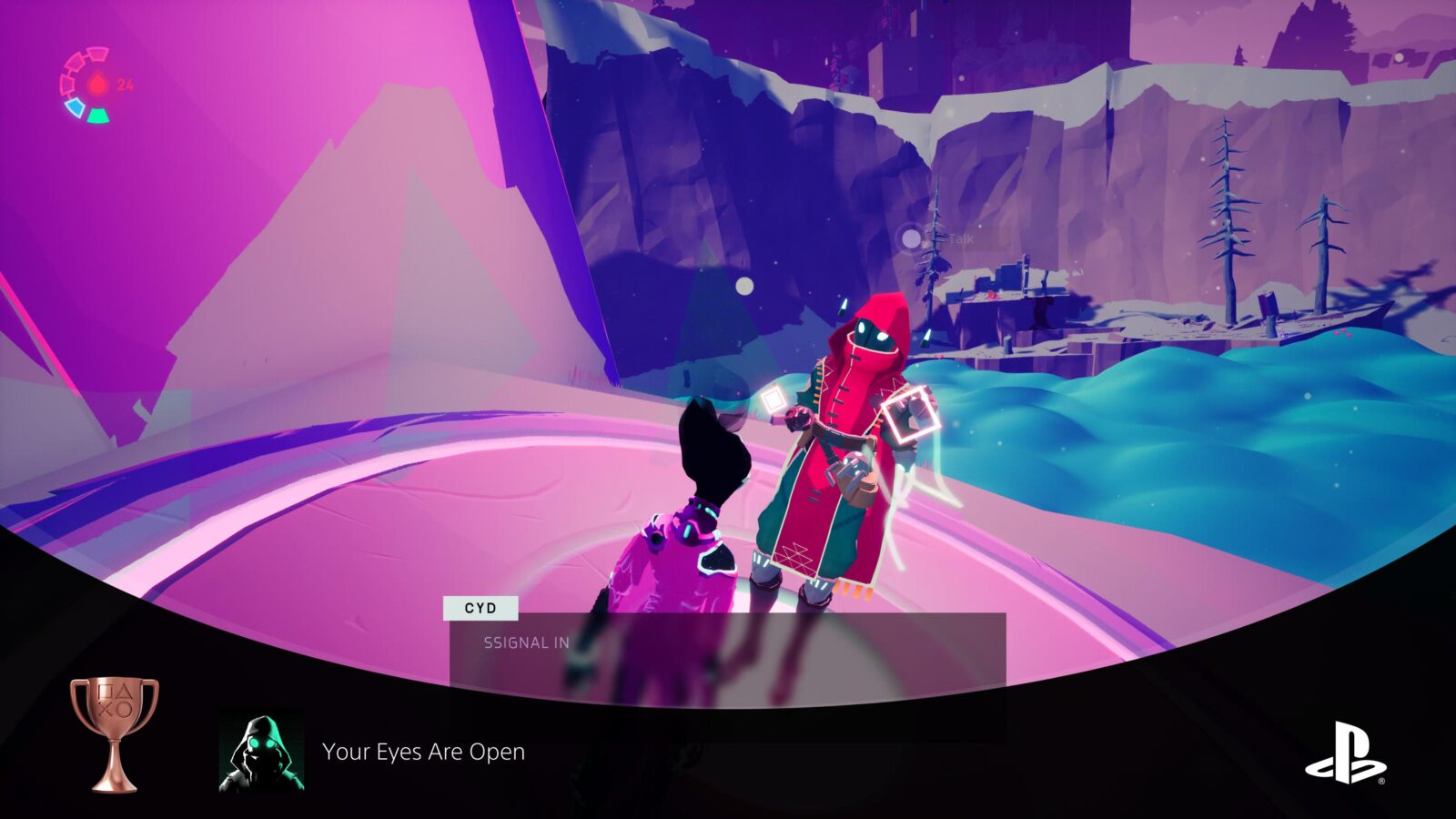Open the hooded figure trophy thumbnail
The width and height of the screenshot is (1456, 819).
[x=261, y=752]
